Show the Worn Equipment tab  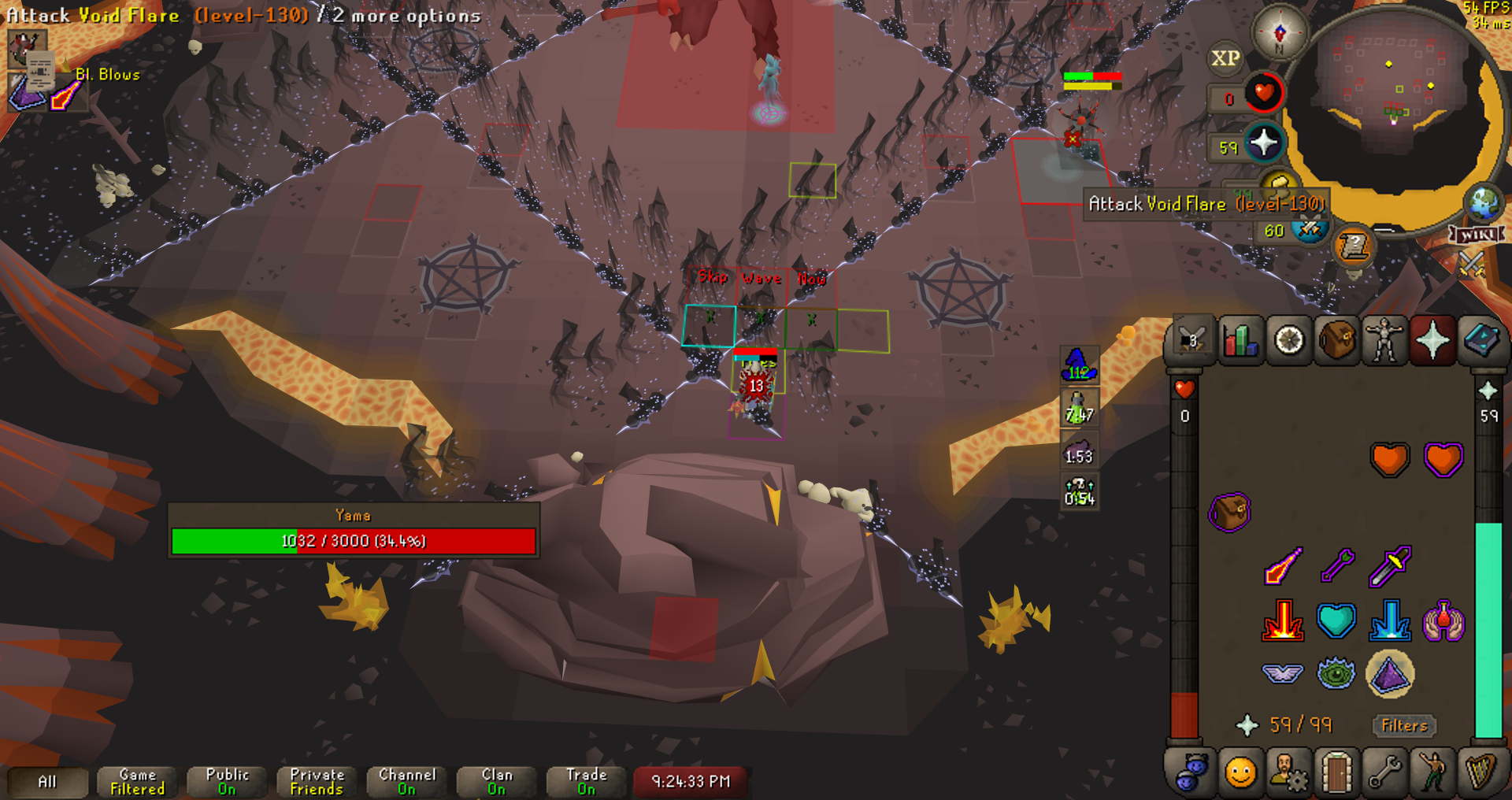coord(1384,341)
